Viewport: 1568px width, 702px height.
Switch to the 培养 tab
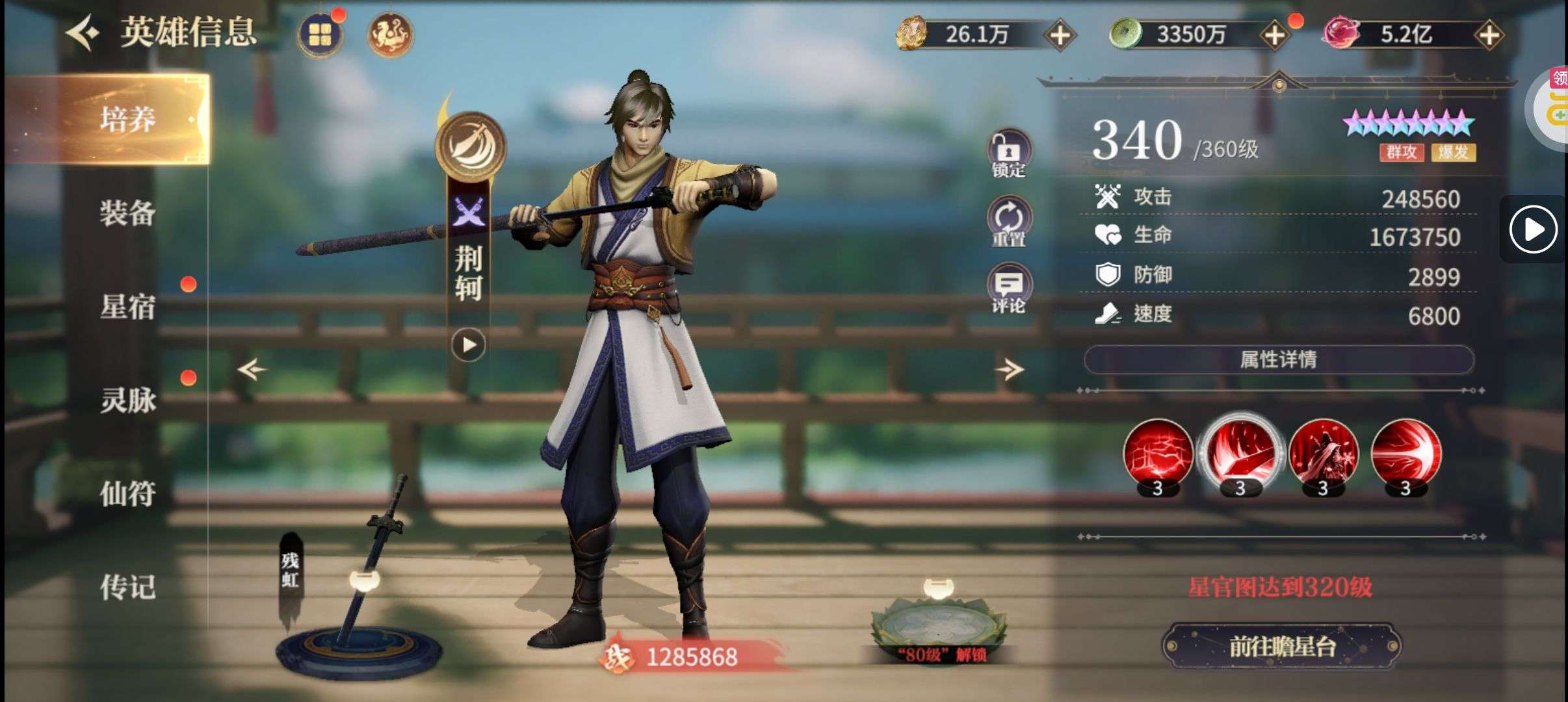click(x=127, y=119)
